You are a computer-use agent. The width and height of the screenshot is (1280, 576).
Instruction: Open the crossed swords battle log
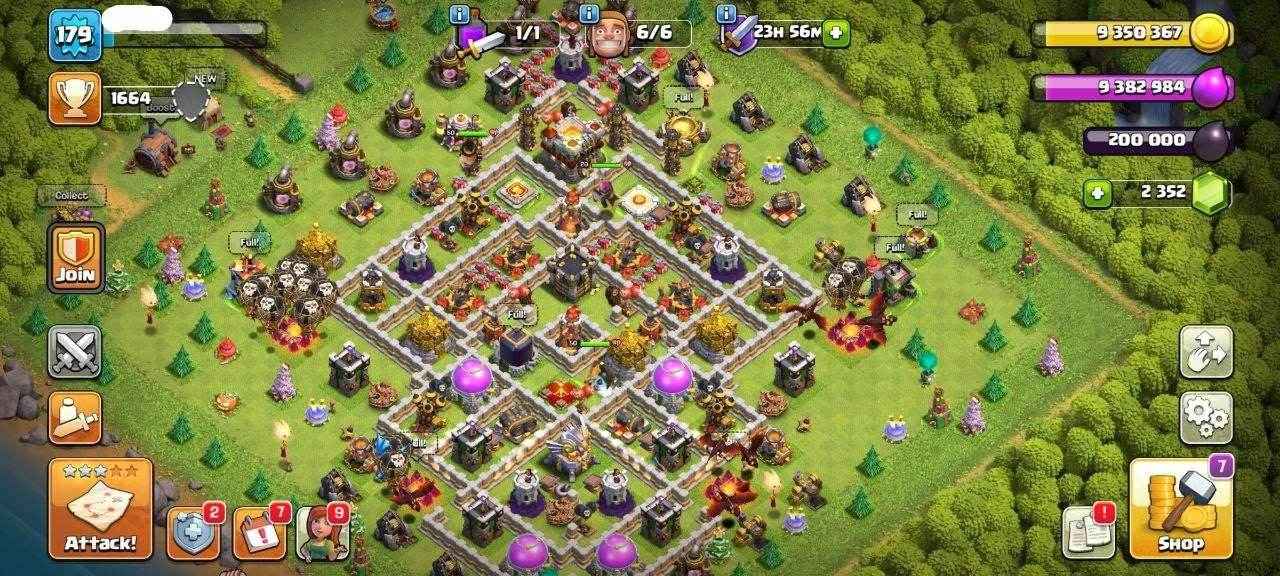pos(75,352)
